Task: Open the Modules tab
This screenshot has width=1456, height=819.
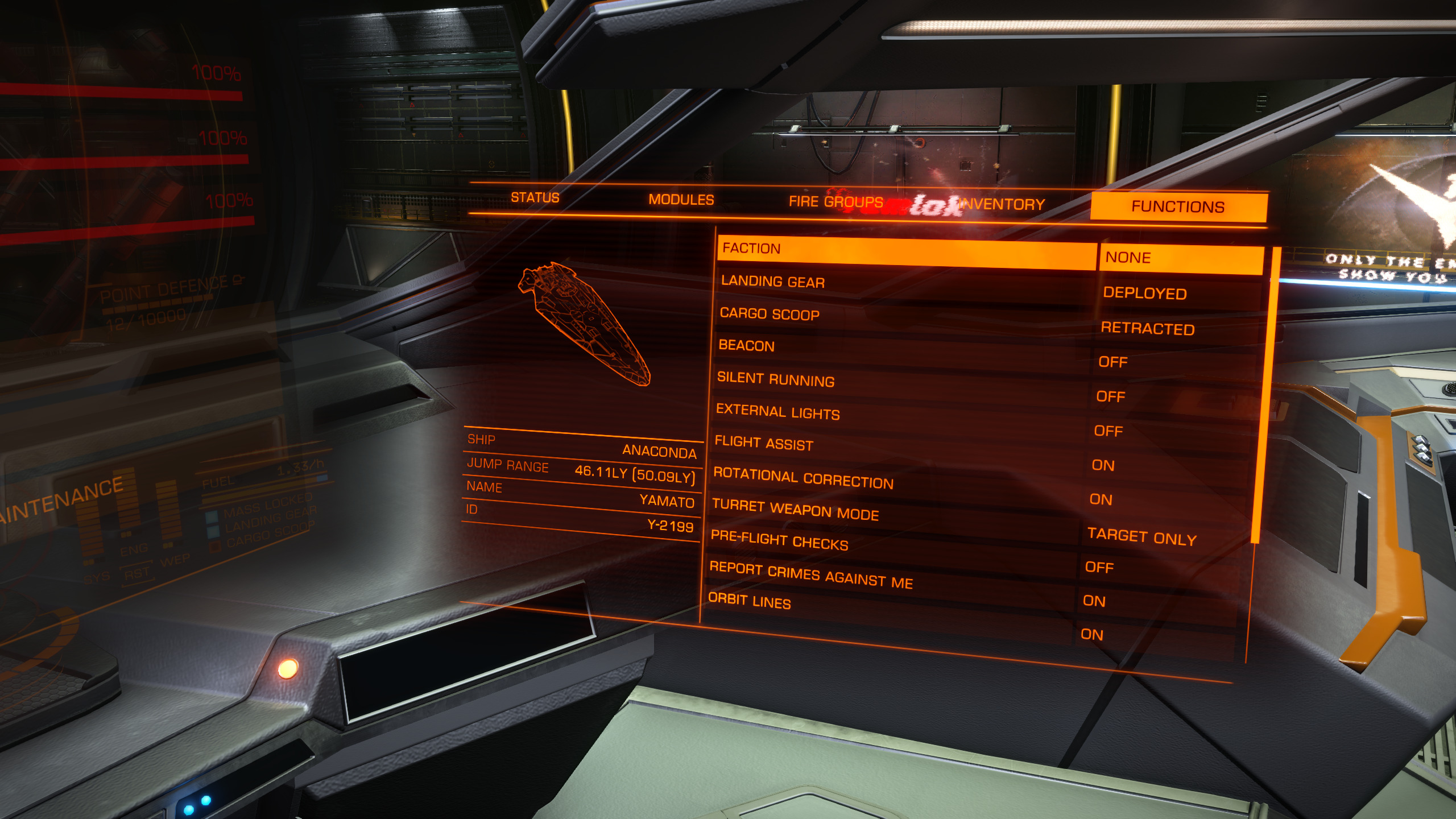Action: click(681, 200)
